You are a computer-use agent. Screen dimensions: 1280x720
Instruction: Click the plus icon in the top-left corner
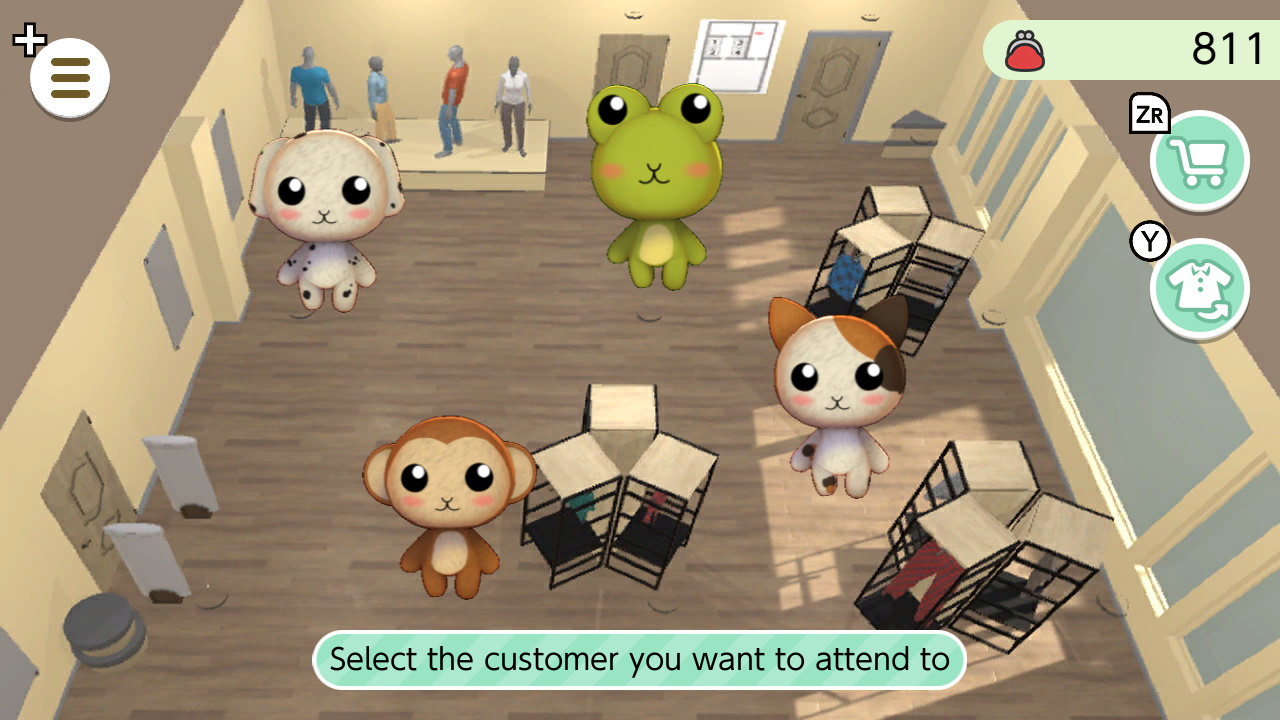pyautogui.click(x=29, y=39)
